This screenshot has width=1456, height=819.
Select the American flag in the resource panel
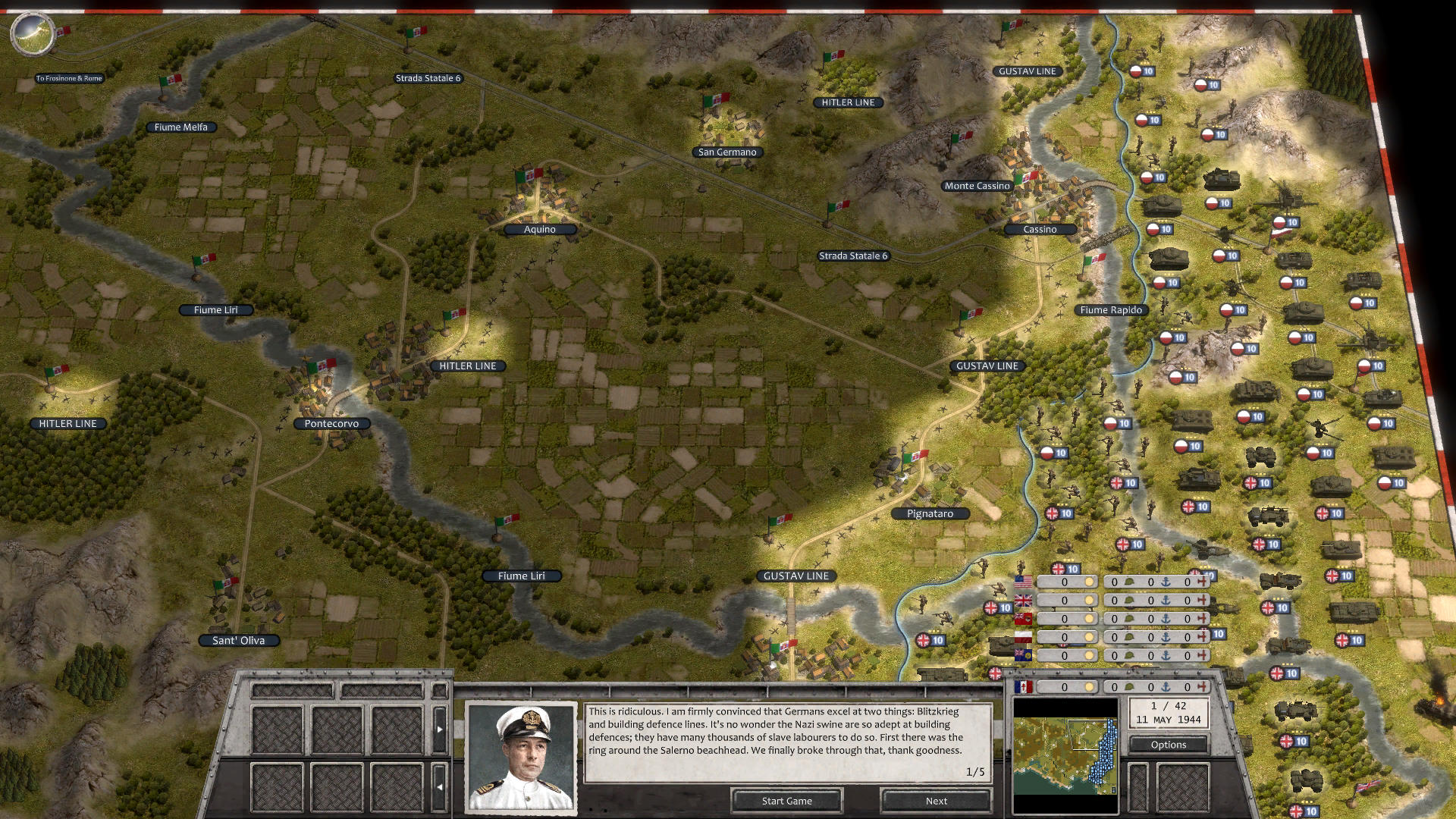point(1023,582)
